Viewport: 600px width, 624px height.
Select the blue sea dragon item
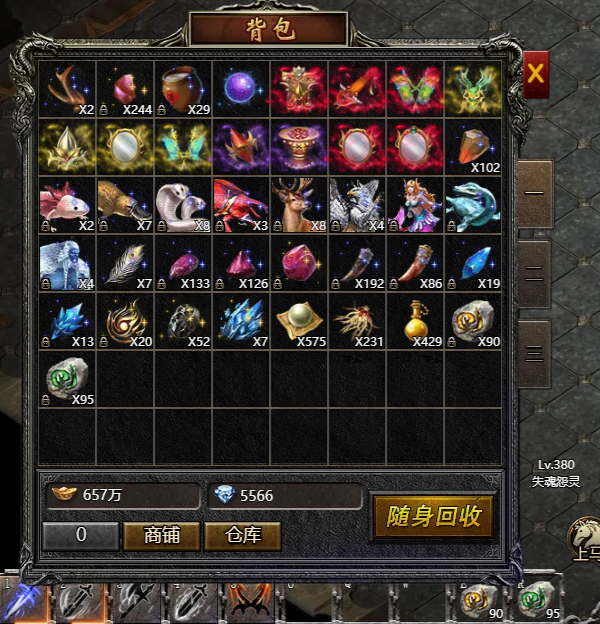(473, 205)
